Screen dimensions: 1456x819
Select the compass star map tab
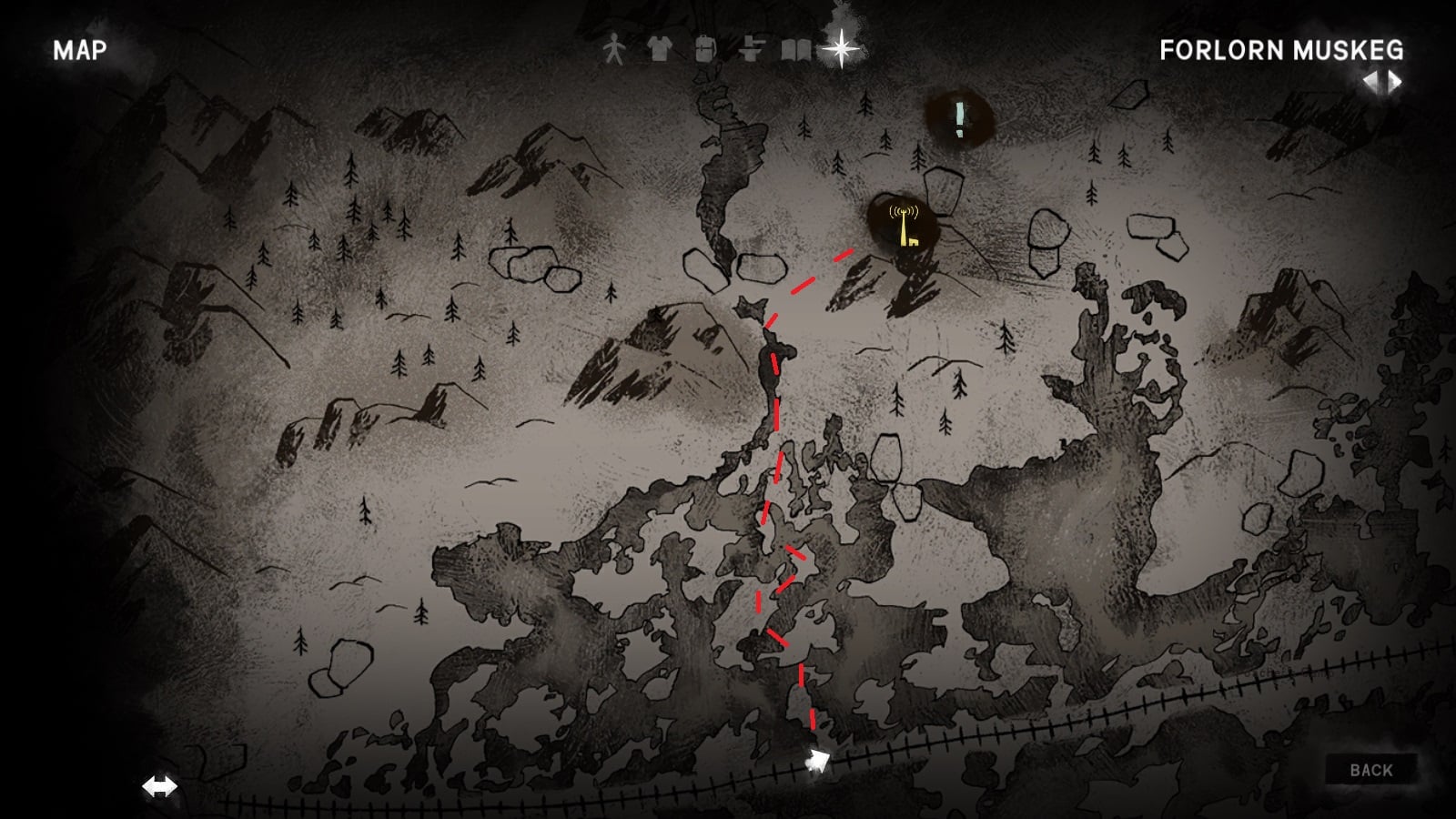point(842,48)
